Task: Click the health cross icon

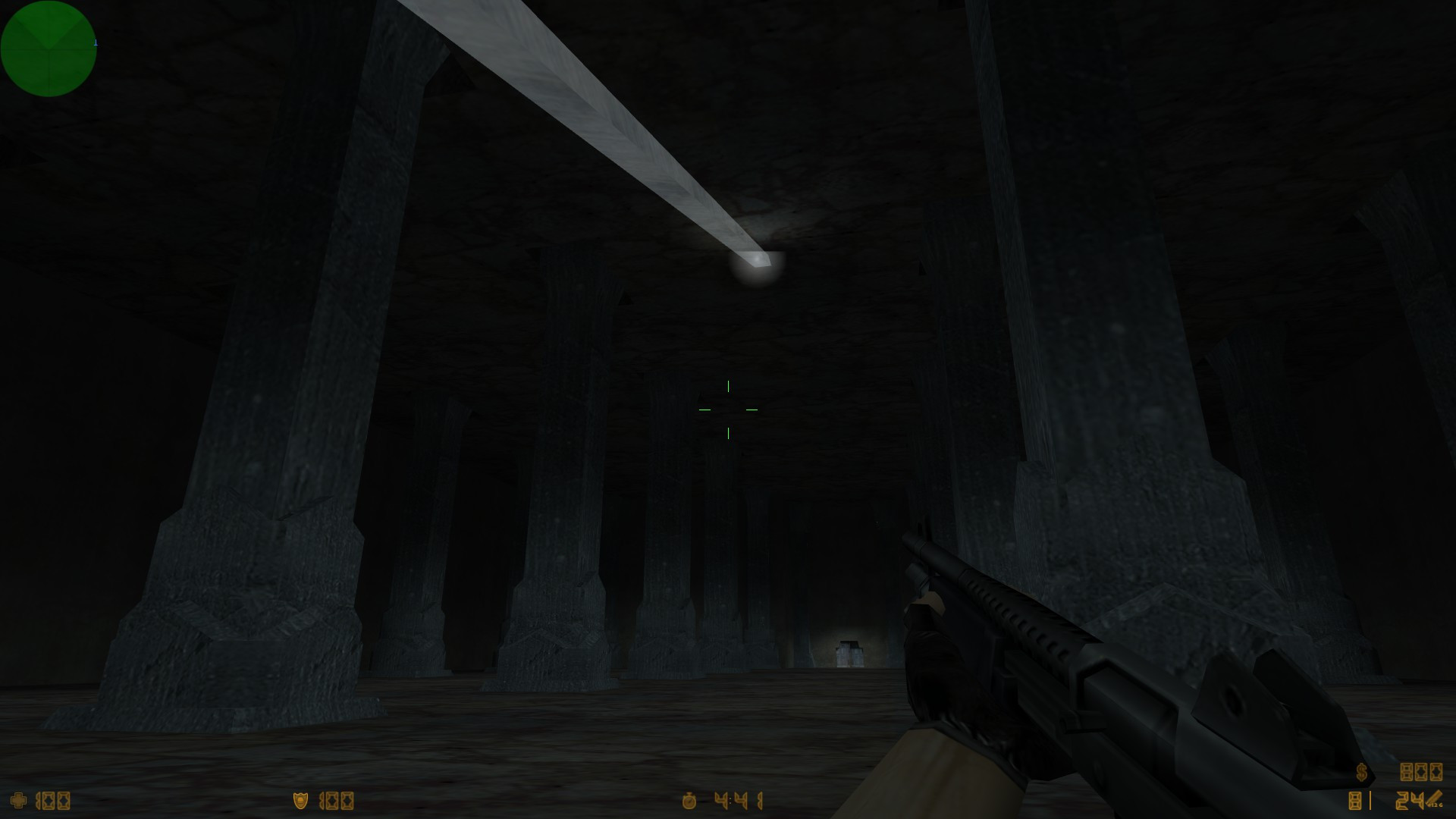Action: pos(17,799)
